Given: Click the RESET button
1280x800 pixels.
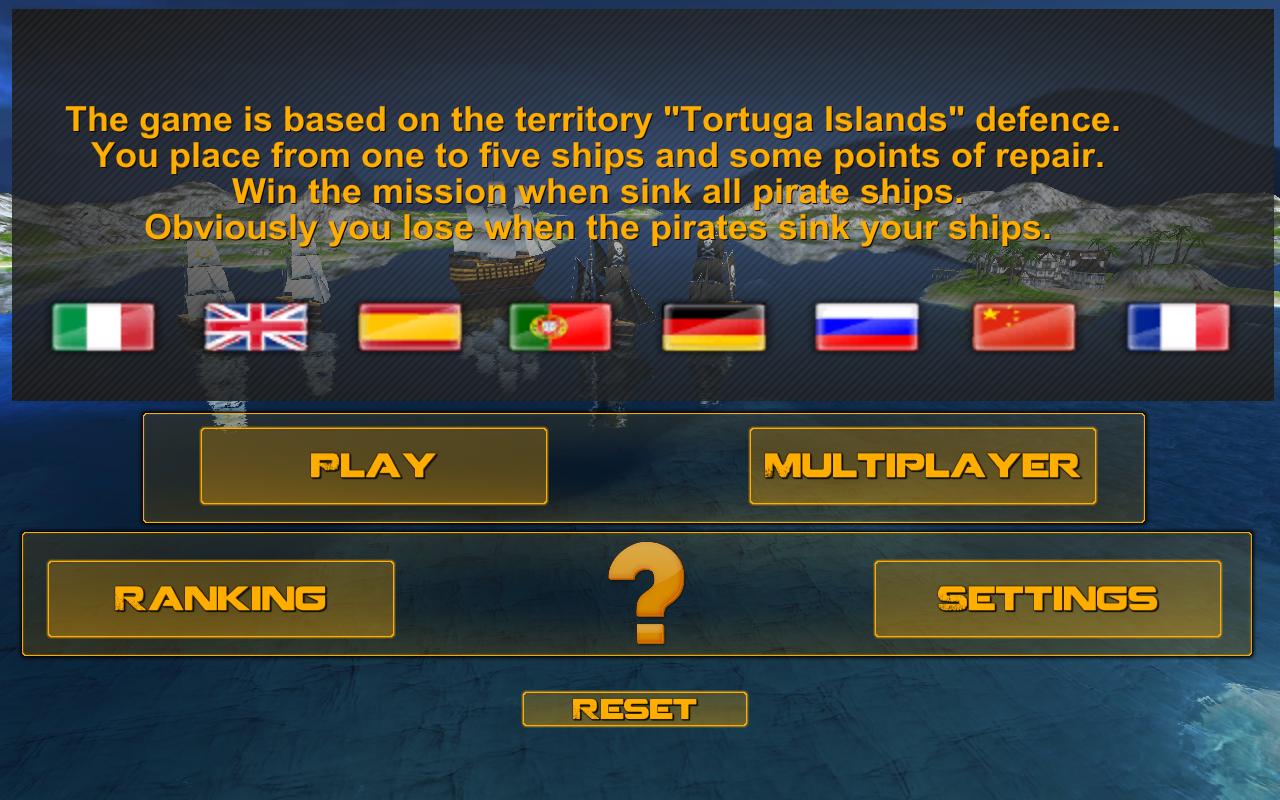Looking at the screenshot, I should (x=634, y=709).
